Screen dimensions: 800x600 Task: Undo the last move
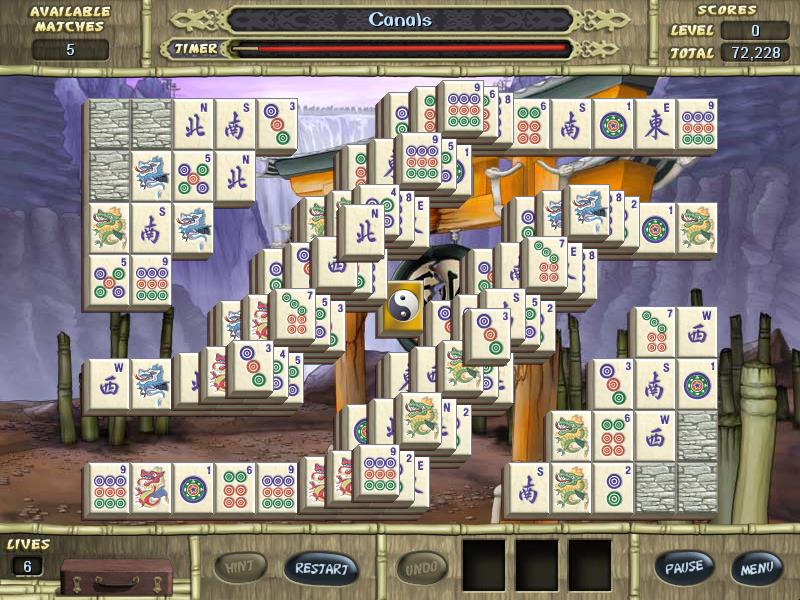pyautogui.click(x=422, y=568)
